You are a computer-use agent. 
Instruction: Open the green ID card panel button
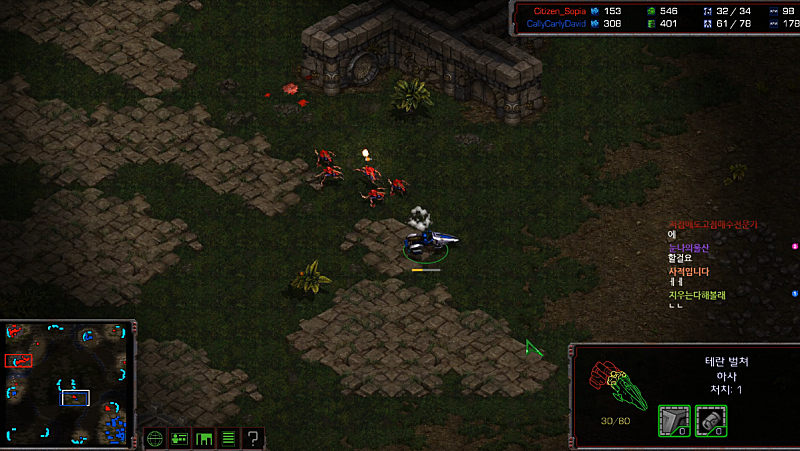point(180,438)
